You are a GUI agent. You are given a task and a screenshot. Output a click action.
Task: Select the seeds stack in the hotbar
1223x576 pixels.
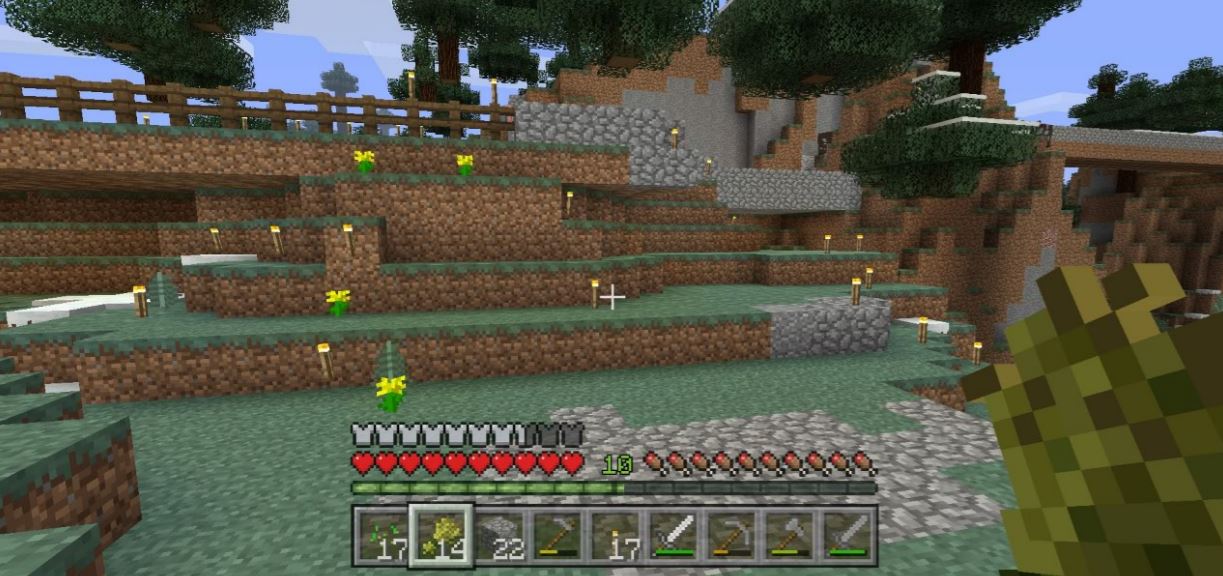(381, 536)
